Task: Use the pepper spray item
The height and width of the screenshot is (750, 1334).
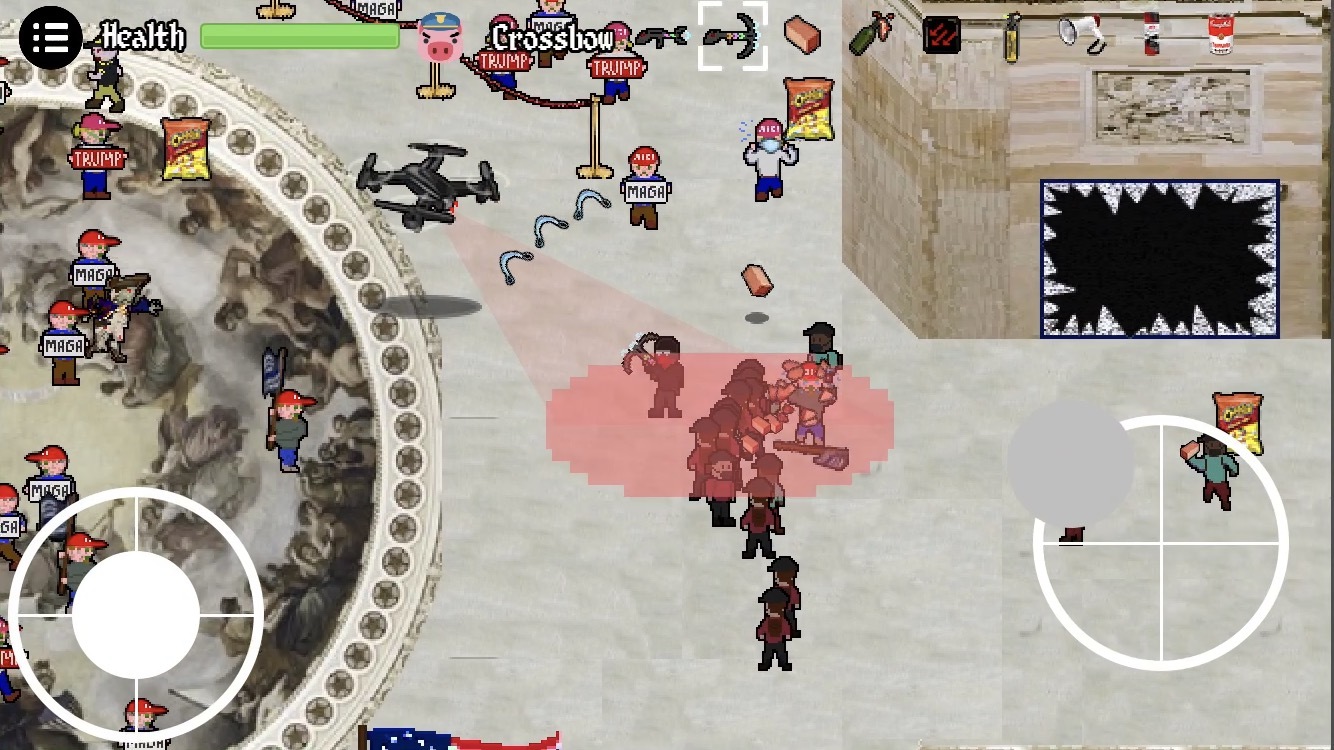Action: coord(1013,35)
